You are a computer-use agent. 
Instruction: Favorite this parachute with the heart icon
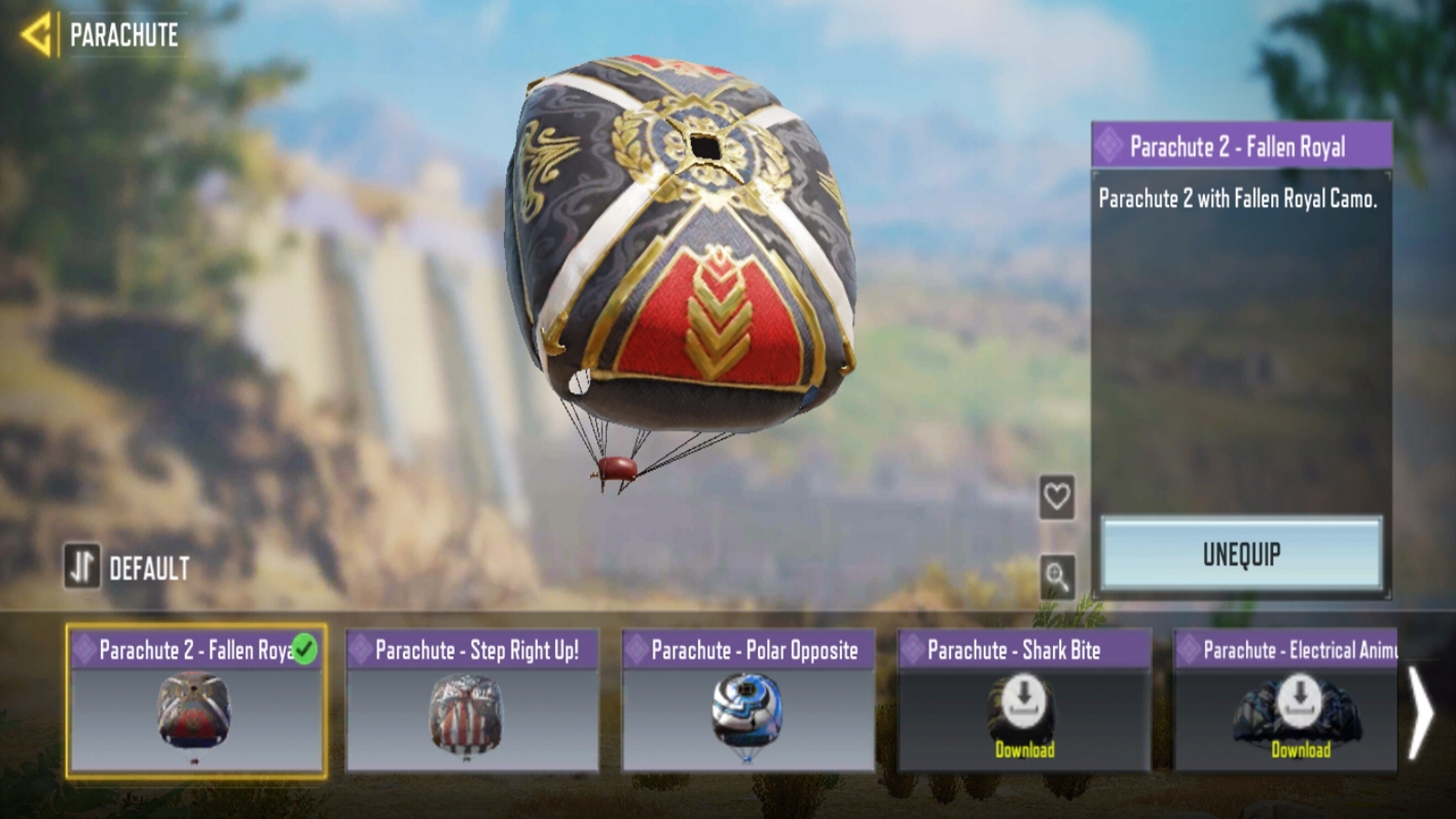[x=1057, y=497]
